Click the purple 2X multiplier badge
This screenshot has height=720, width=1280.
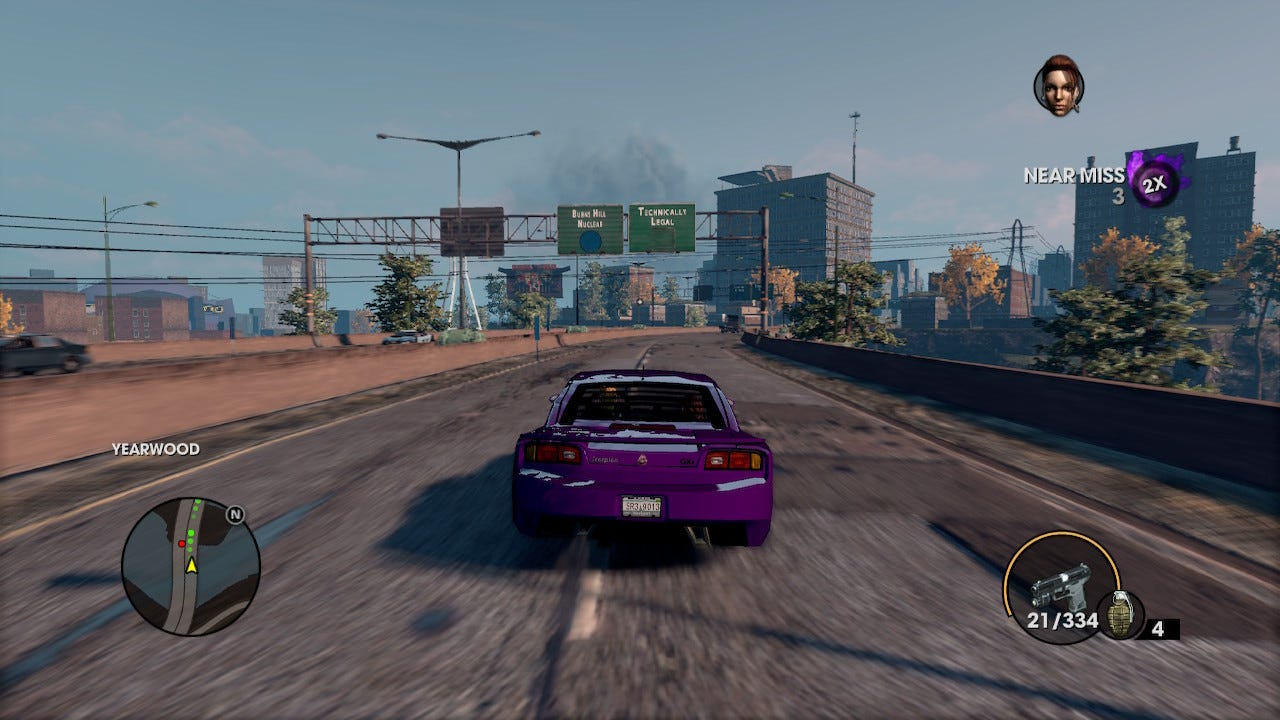[1155, 181]
